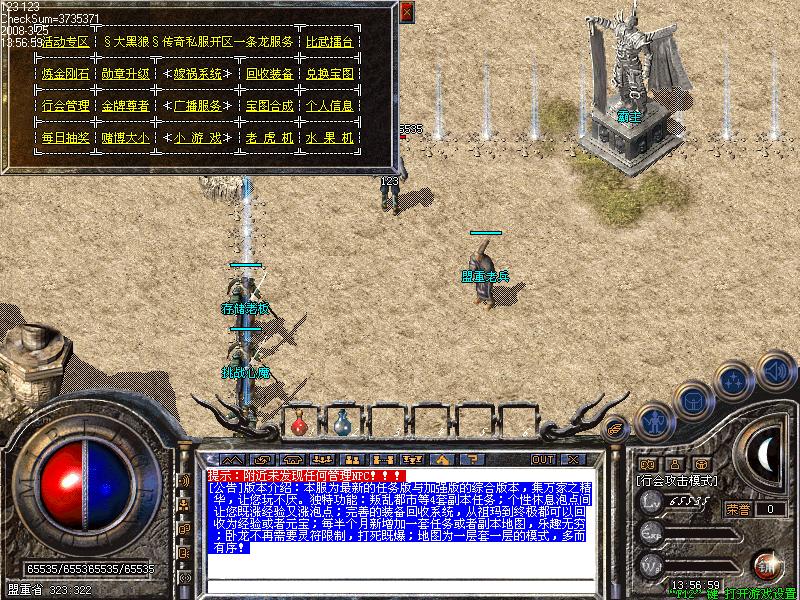Open the 每日抽奖 daily lottery
Viewport: 800px width, 600px height.
pos(66,137)
